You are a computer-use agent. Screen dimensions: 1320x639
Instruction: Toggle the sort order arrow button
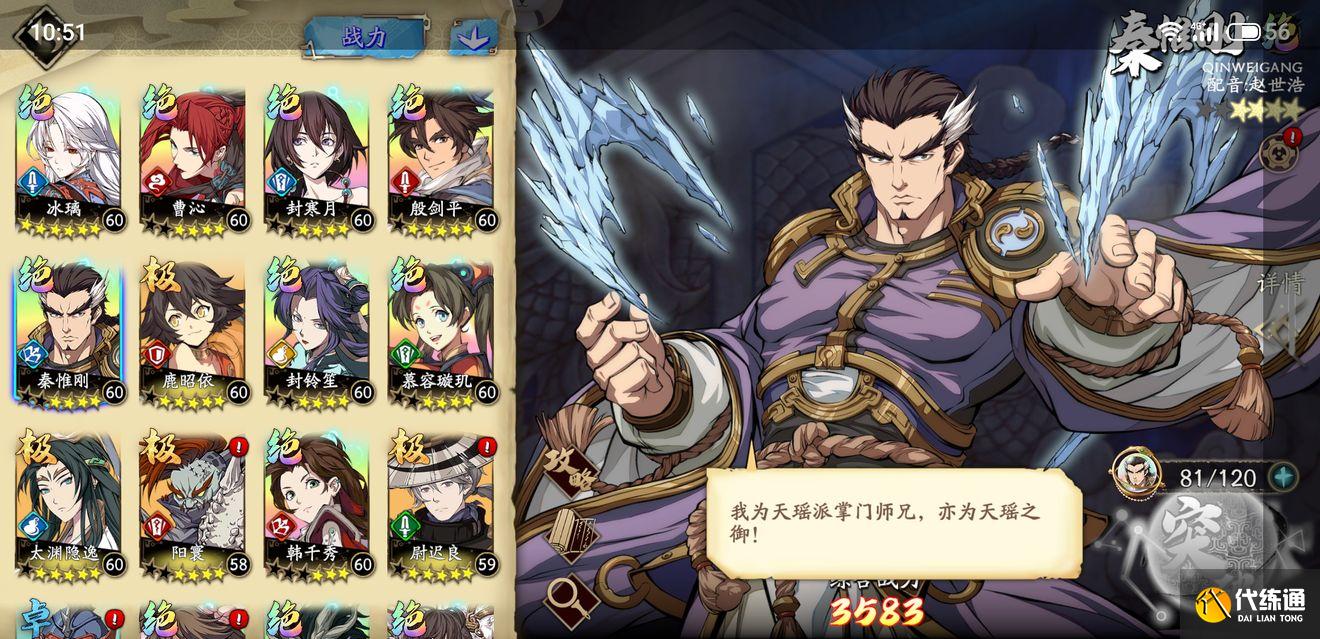pyautogui.click(x=473, y=38)
